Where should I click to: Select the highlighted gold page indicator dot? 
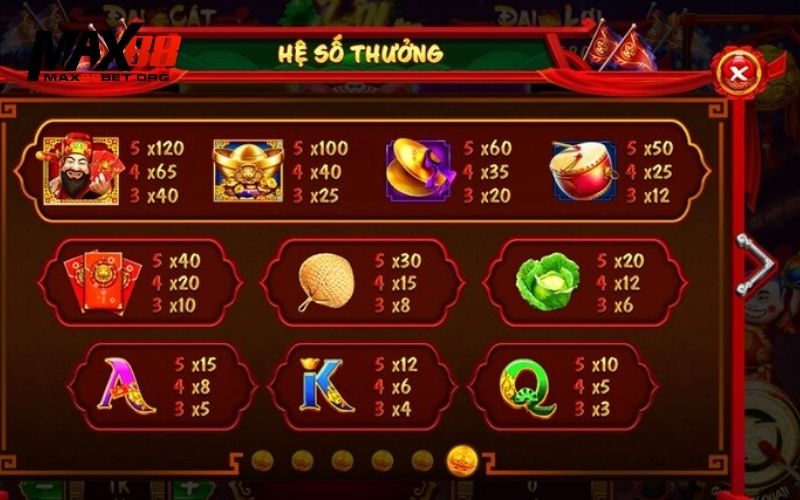click(x=462, y=460)
